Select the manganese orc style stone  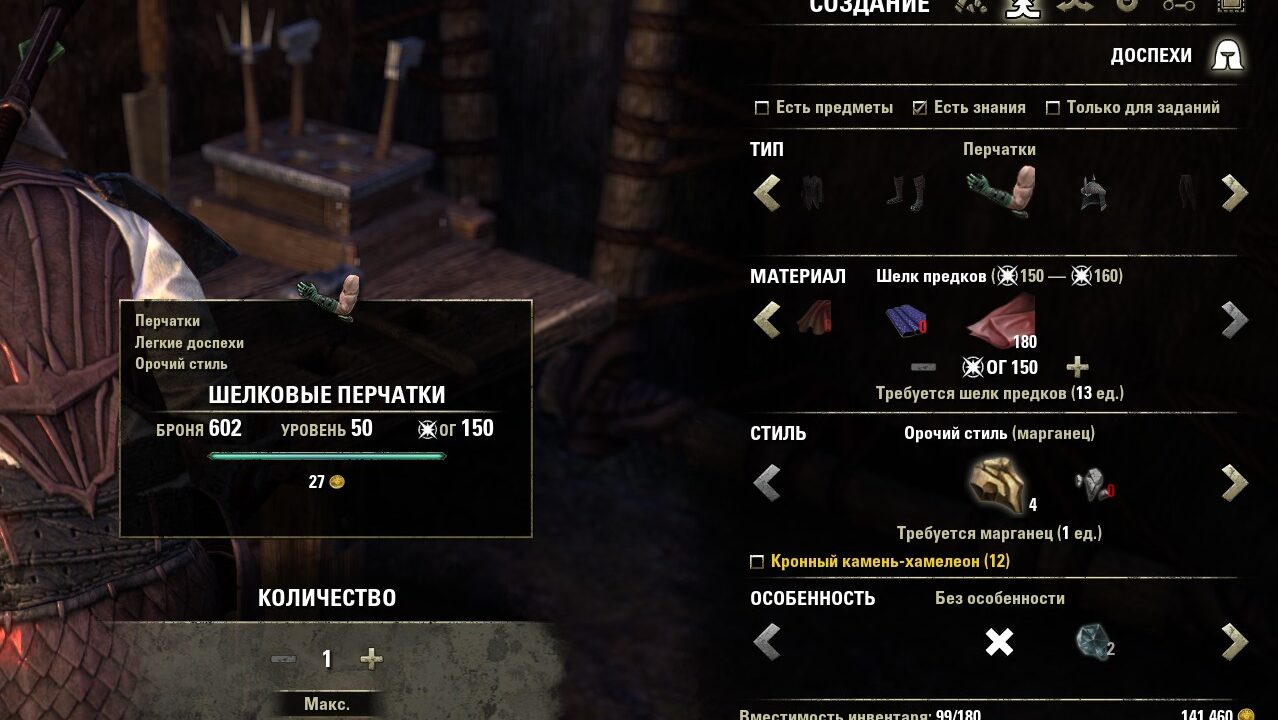997,483
